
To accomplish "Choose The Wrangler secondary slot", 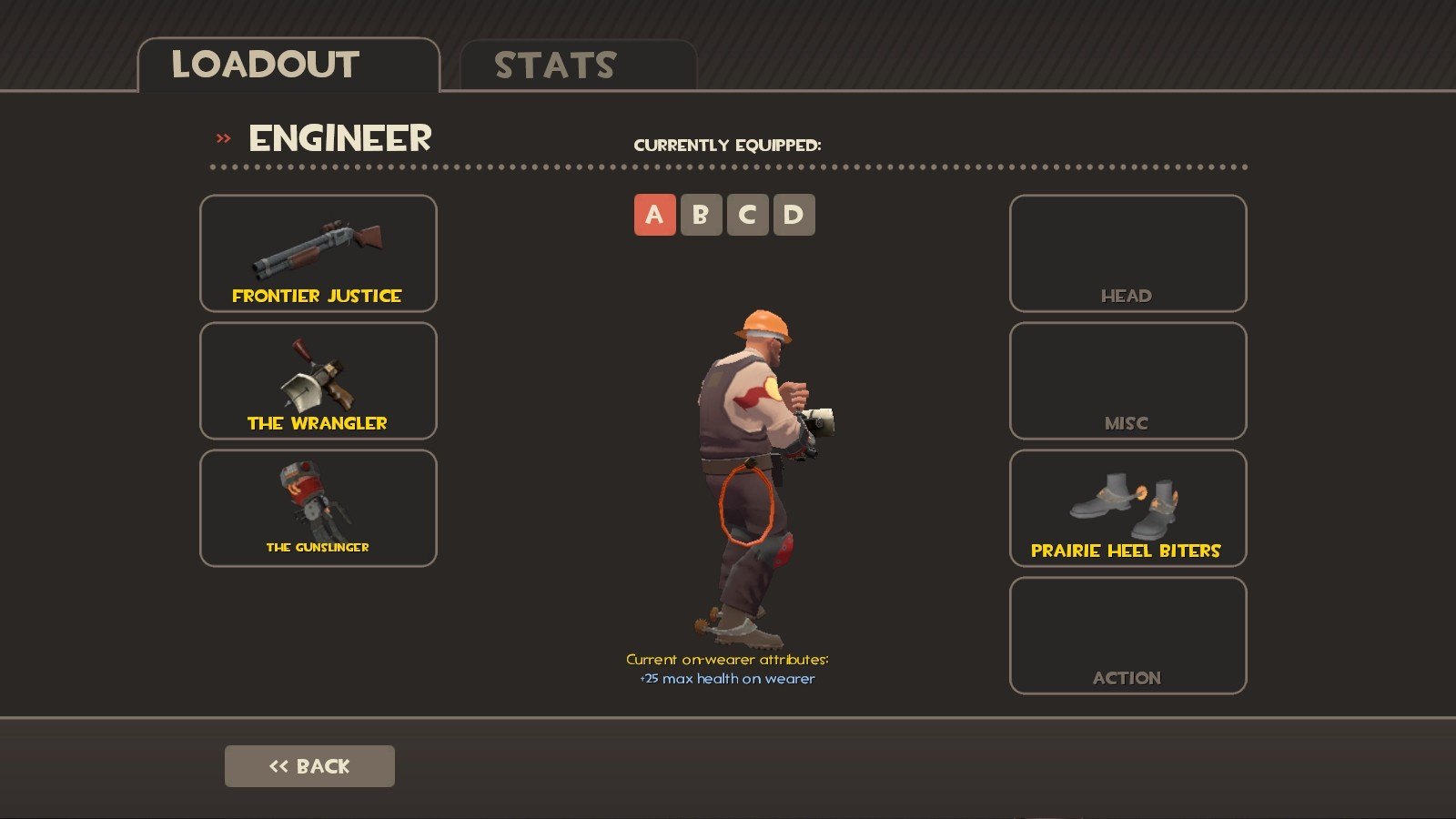I will pyautogui.click(x=318, y=380).
